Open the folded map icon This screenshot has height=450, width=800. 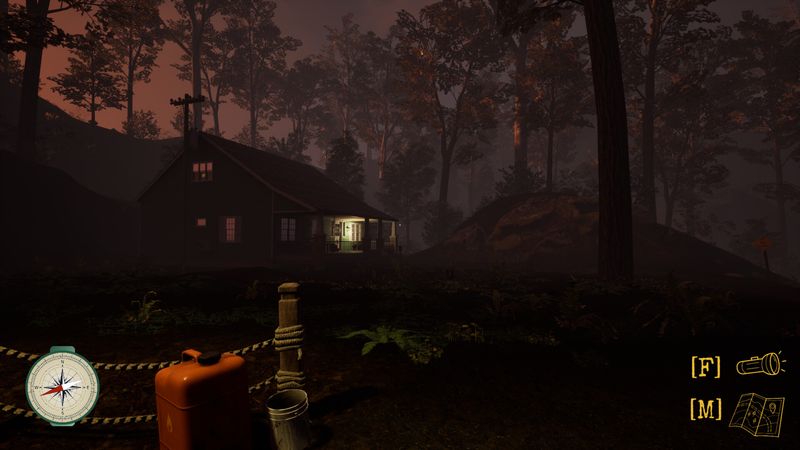[759, 411]
